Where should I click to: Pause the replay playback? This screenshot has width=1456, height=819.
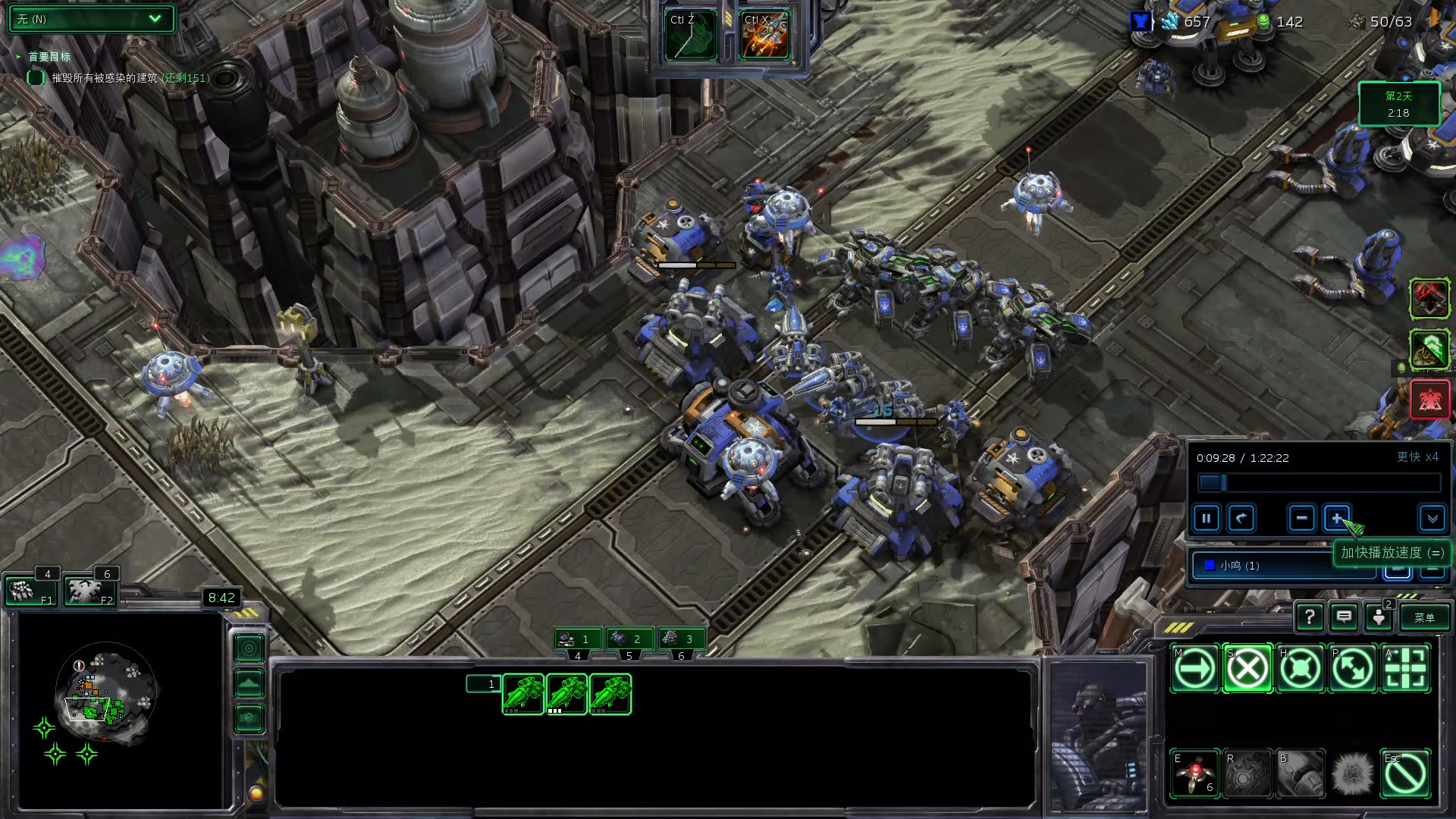1206,519
